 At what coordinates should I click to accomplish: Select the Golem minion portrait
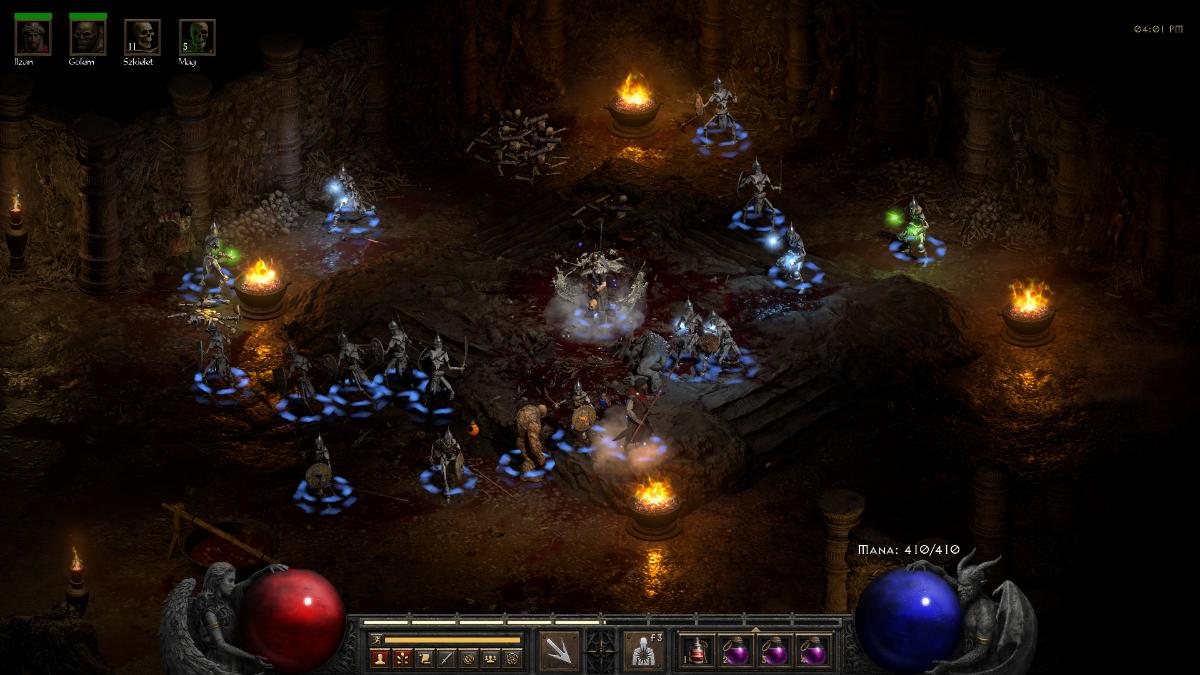[x=88, y=37]
